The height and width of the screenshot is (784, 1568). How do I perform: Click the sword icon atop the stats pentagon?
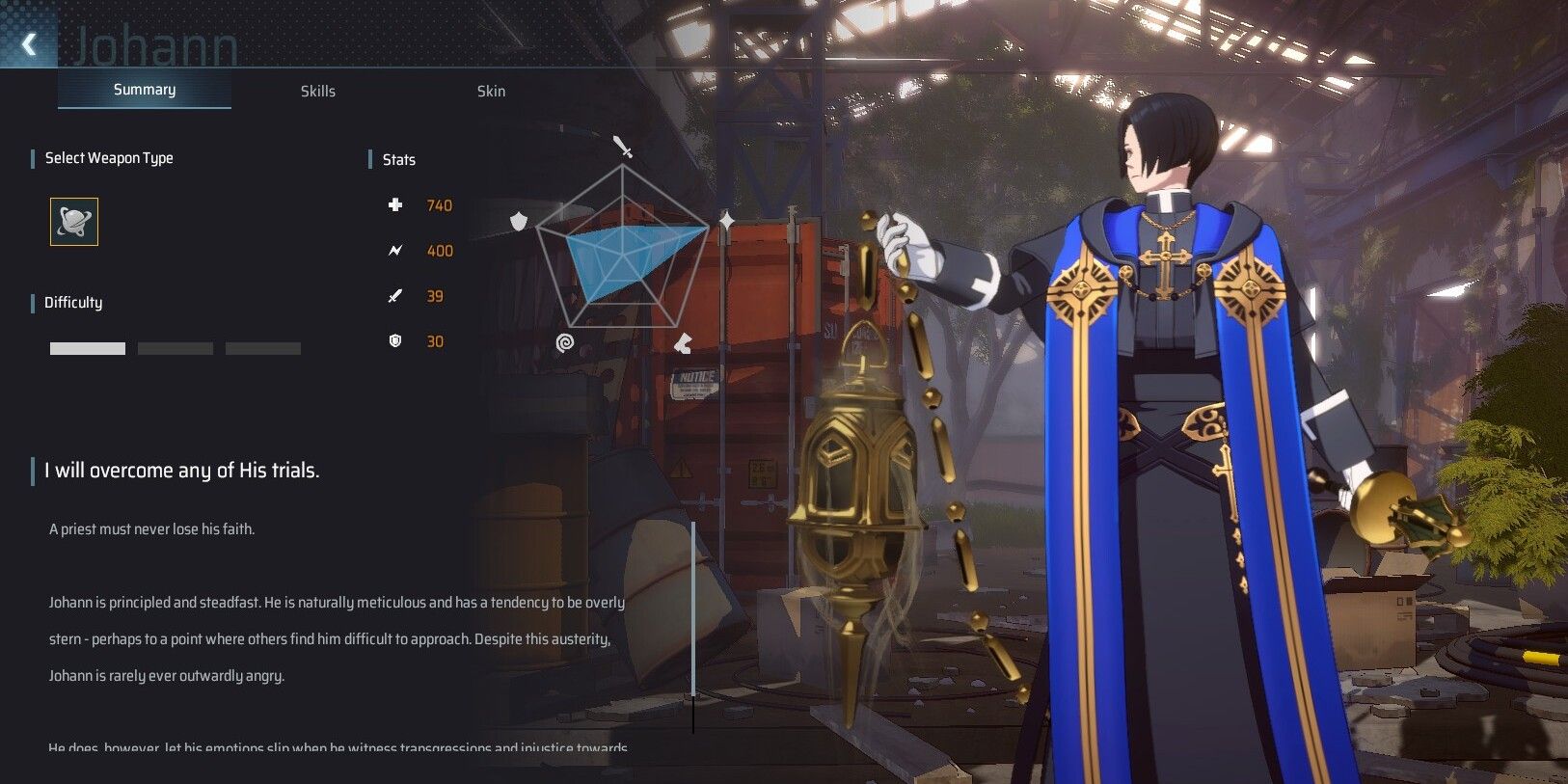(623, 146)
